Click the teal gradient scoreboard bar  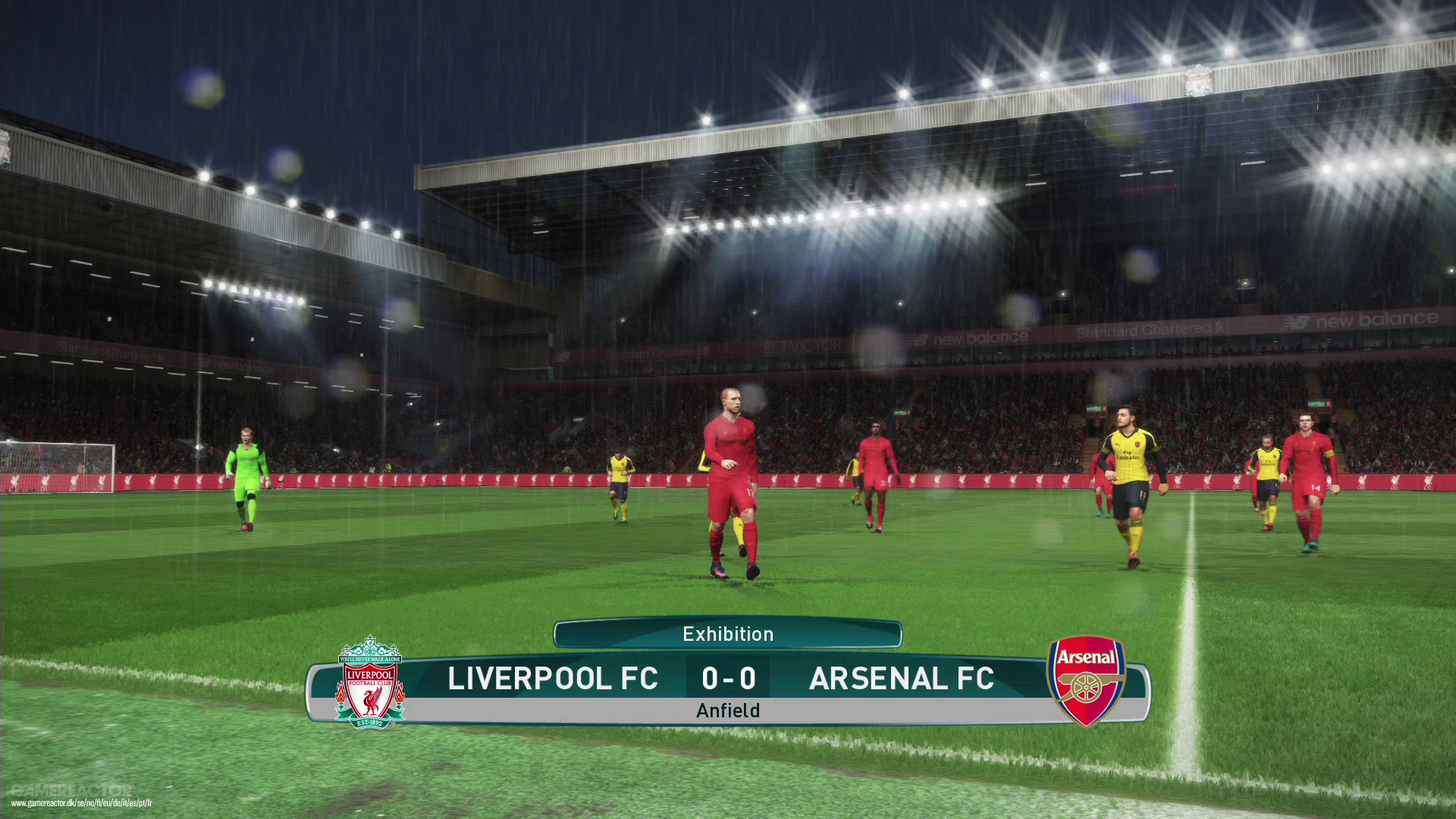pyautogui.click(x=728, y=677)
